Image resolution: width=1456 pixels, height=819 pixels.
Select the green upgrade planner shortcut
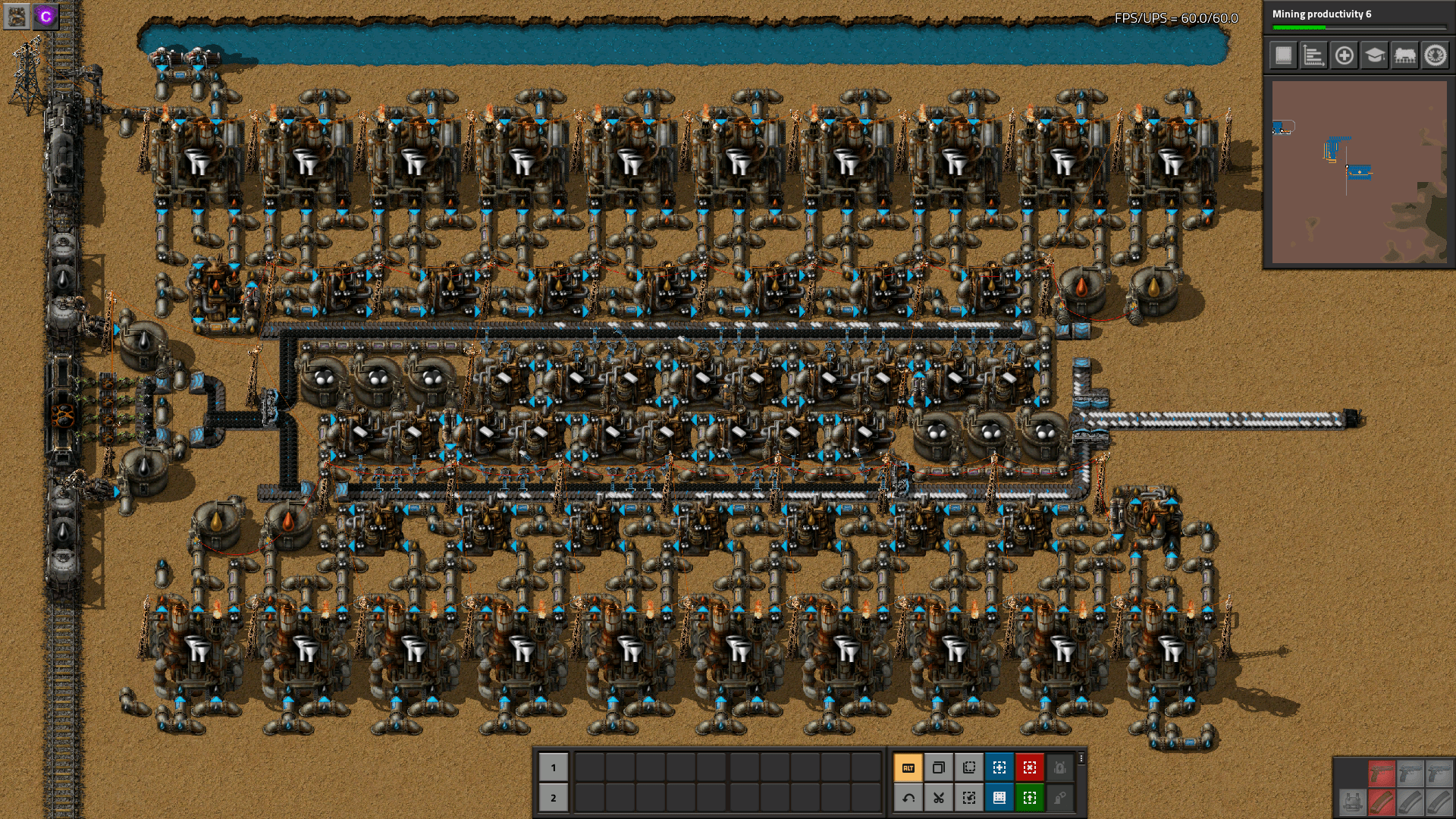coord(1029,798)
